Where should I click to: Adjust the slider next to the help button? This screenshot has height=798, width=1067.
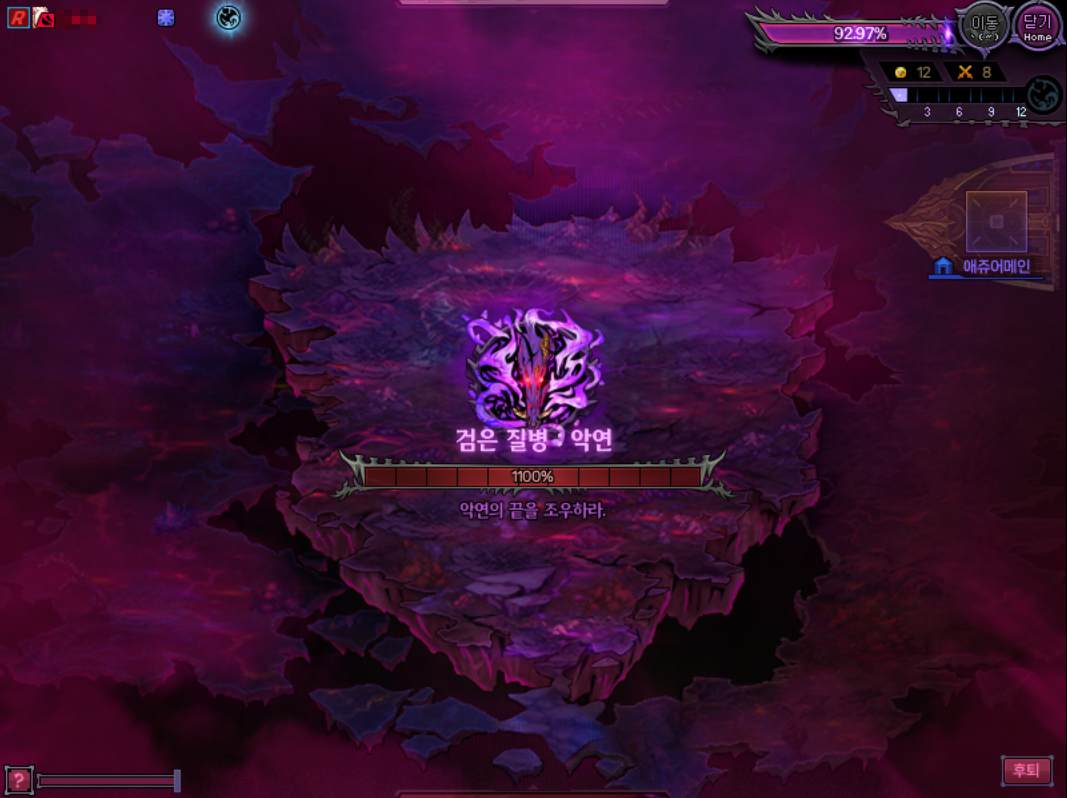[x=177, y=780]
